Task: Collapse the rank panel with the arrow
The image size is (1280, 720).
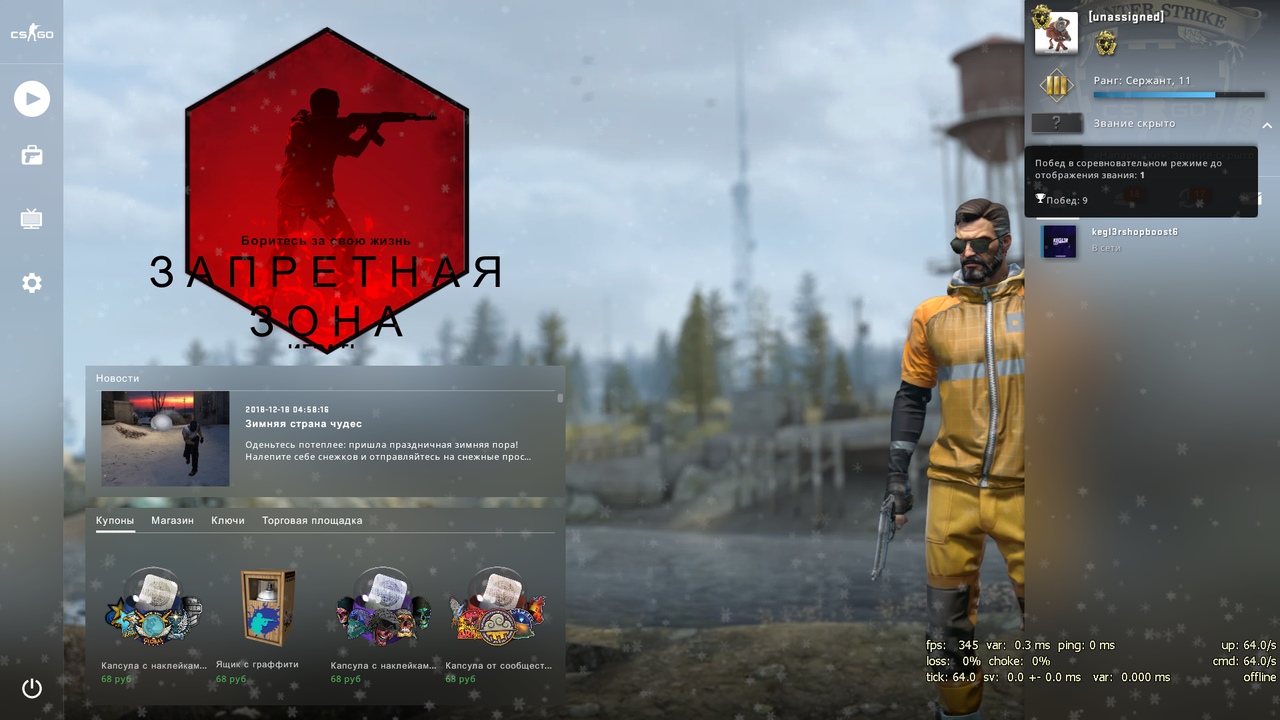Action: tap(1267, 125)
